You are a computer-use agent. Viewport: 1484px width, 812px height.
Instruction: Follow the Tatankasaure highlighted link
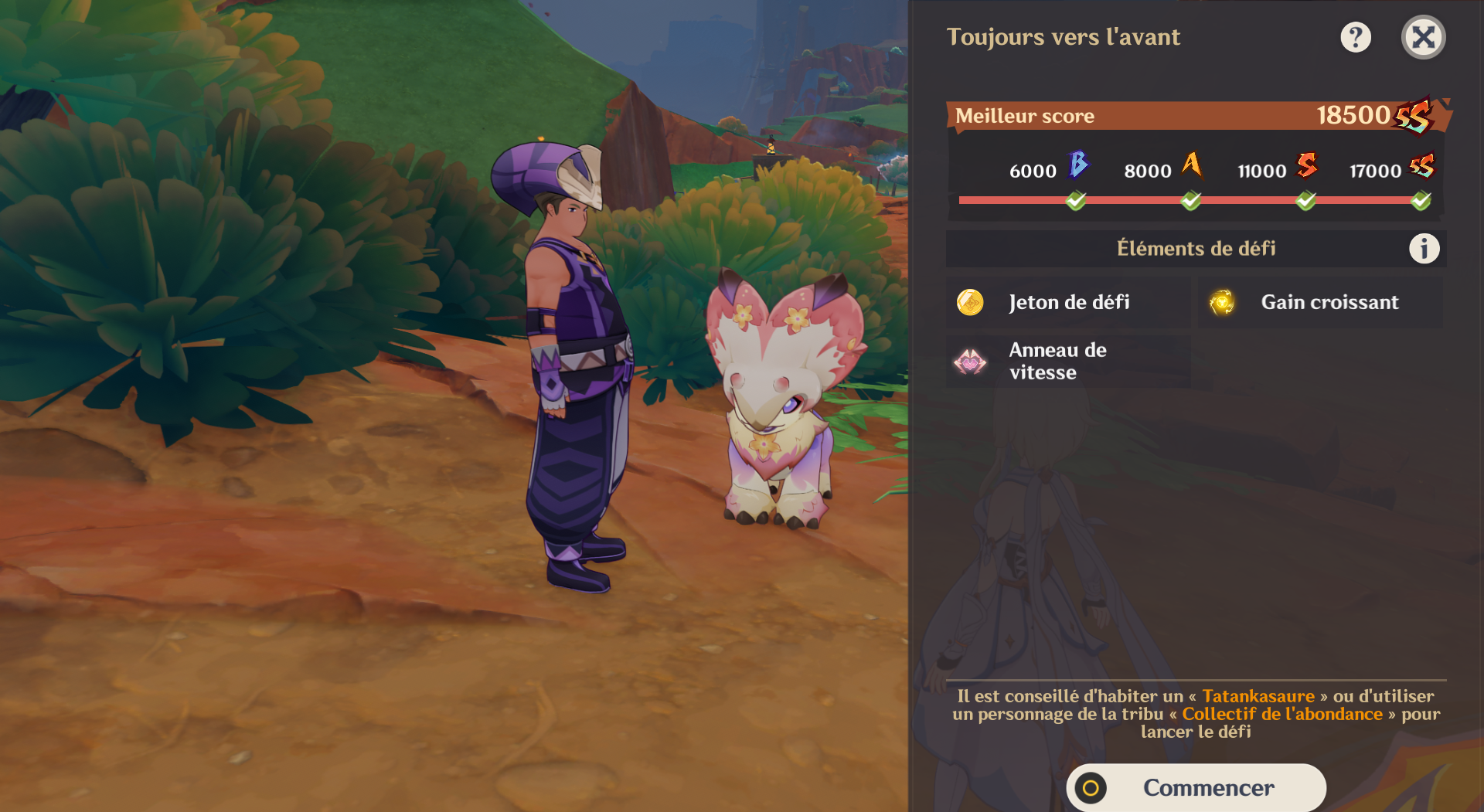click(1258, 696)
